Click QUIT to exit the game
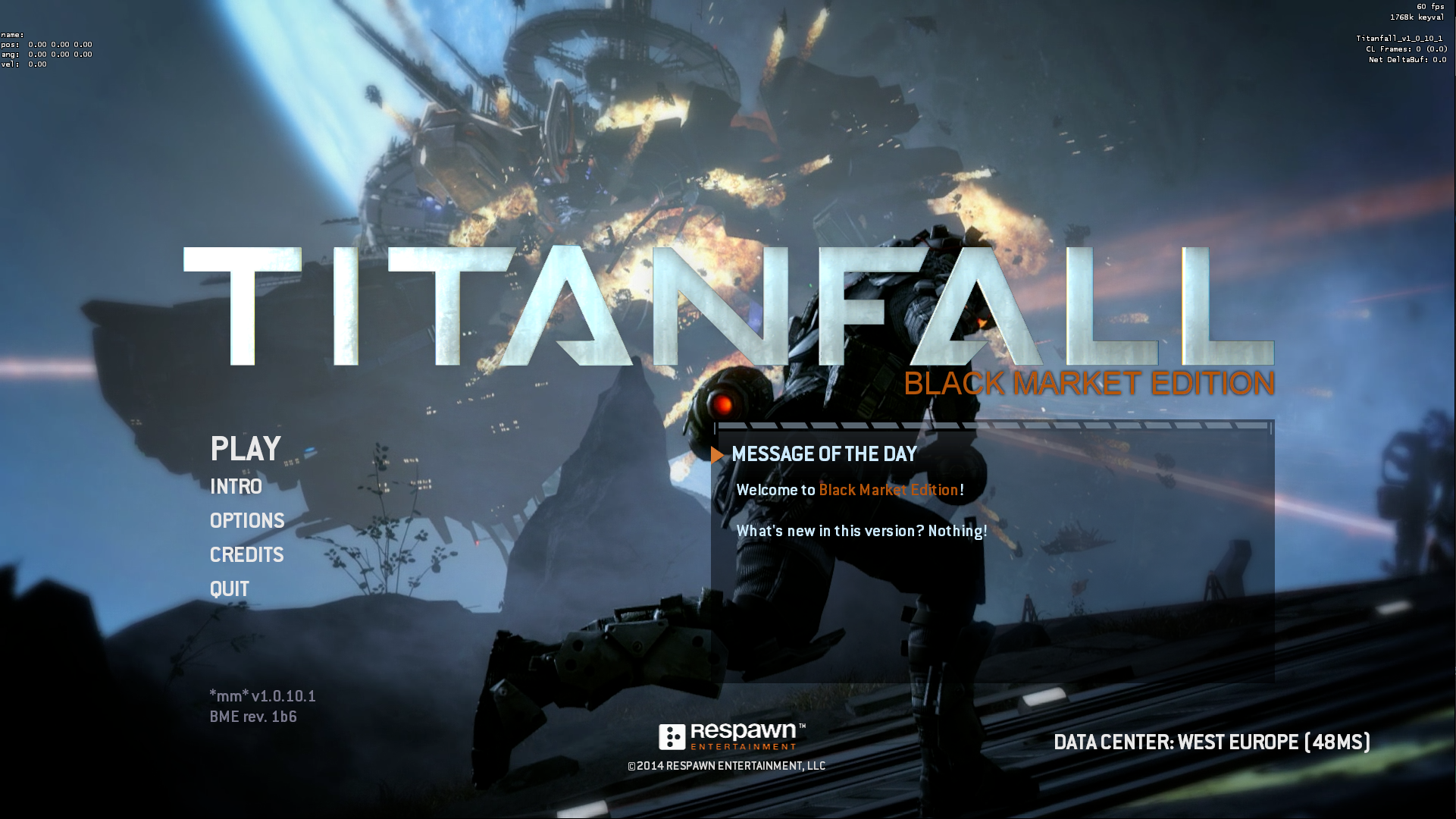1456x819 pixels. tap(229, 588)
